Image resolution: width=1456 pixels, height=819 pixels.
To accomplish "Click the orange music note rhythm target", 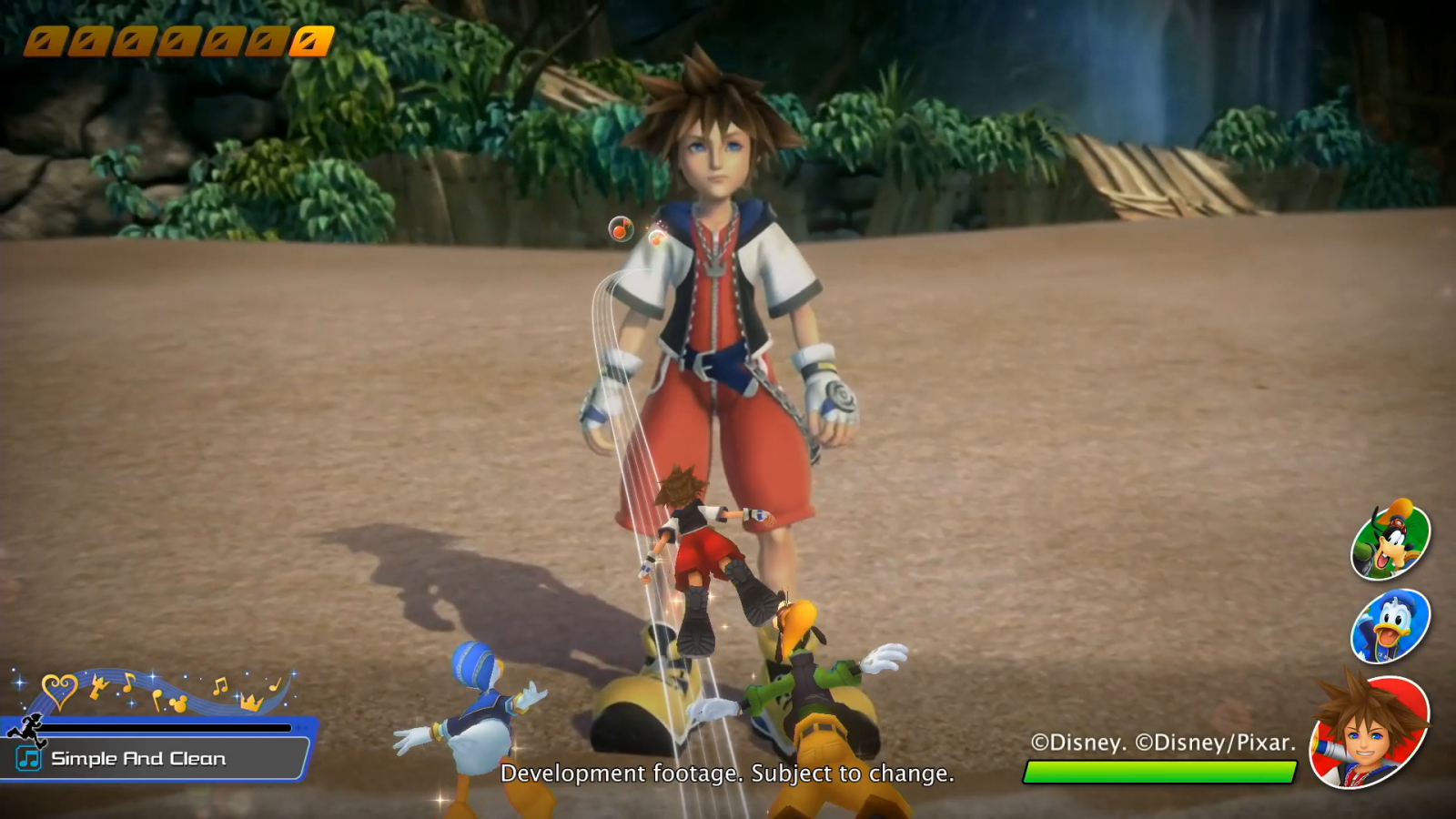I will [621, 228].
